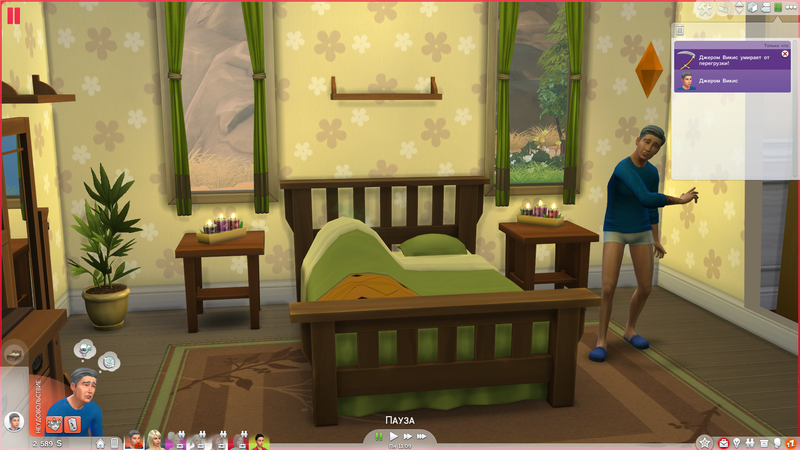Select the blonde female Sim portrait
800x450 pixels.
[155, 440]
